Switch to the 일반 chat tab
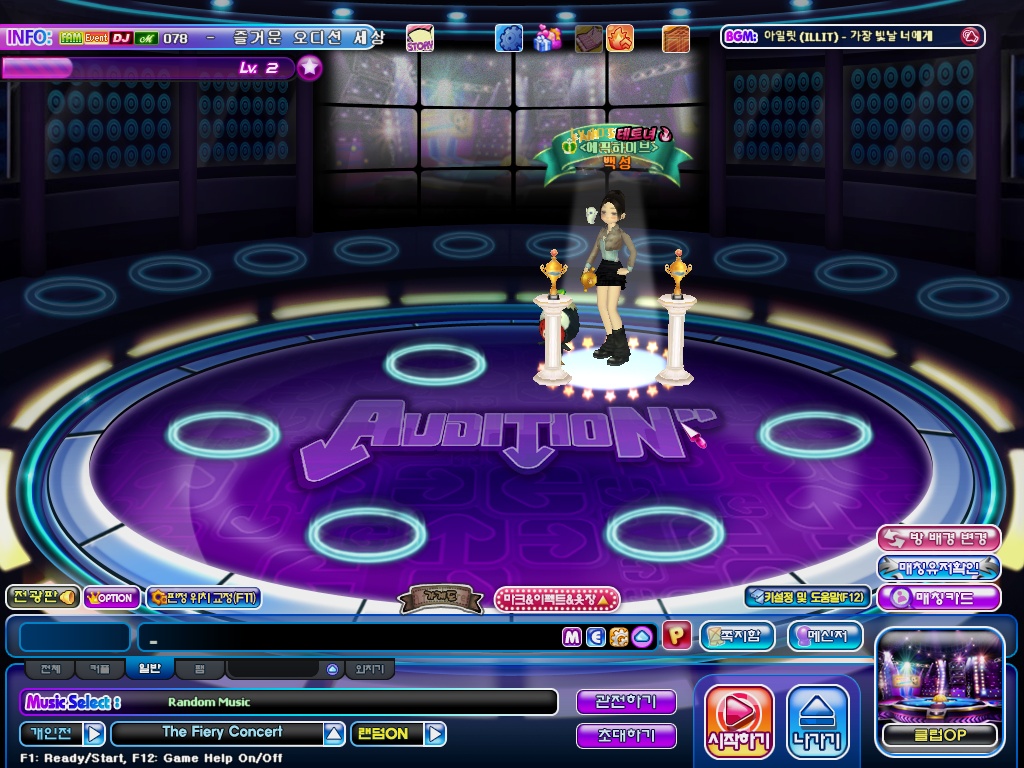 click(149, 668)
